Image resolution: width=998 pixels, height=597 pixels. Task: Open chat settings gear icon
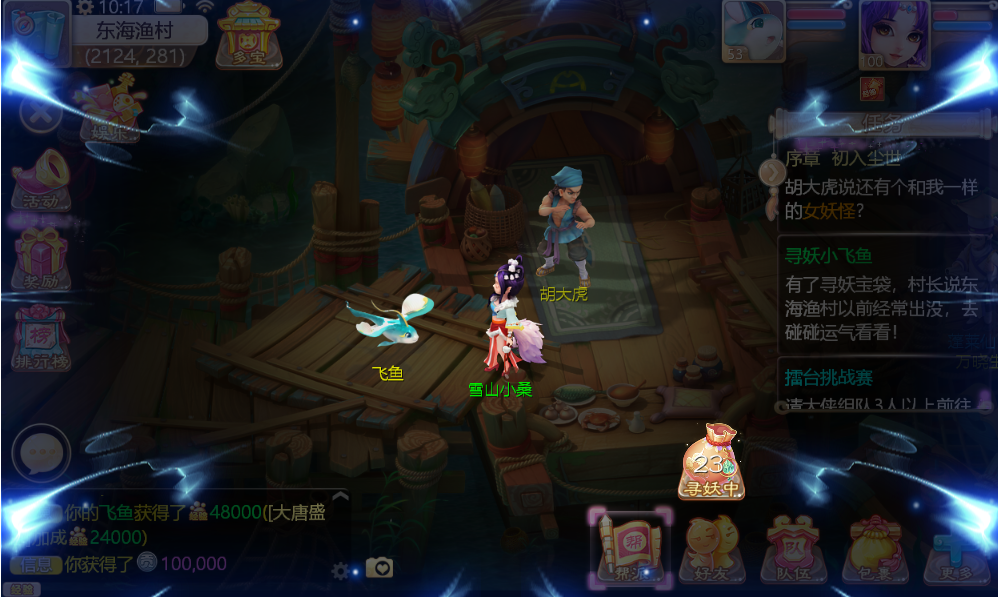click(341, 570)
